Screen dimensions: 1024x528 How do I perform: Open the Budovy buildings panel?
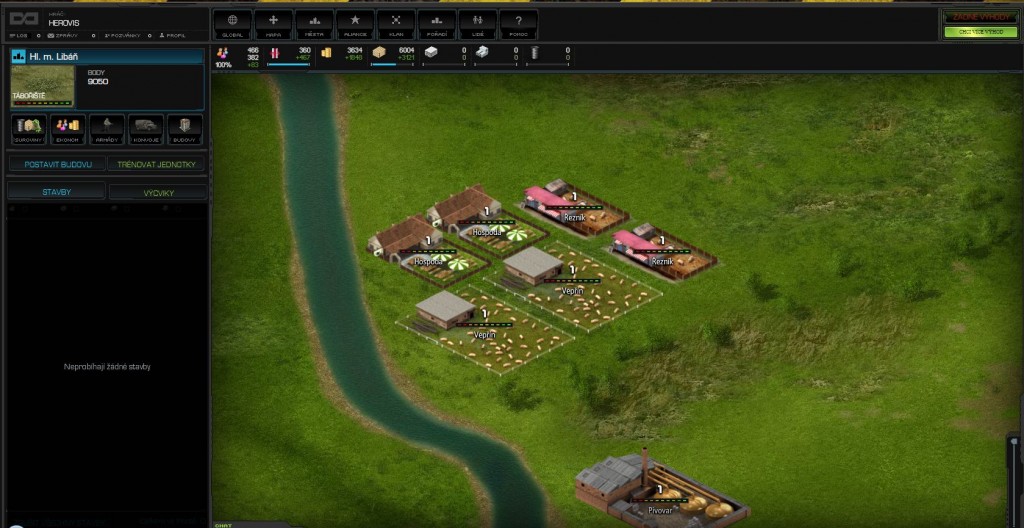click(x=185, y=130)
